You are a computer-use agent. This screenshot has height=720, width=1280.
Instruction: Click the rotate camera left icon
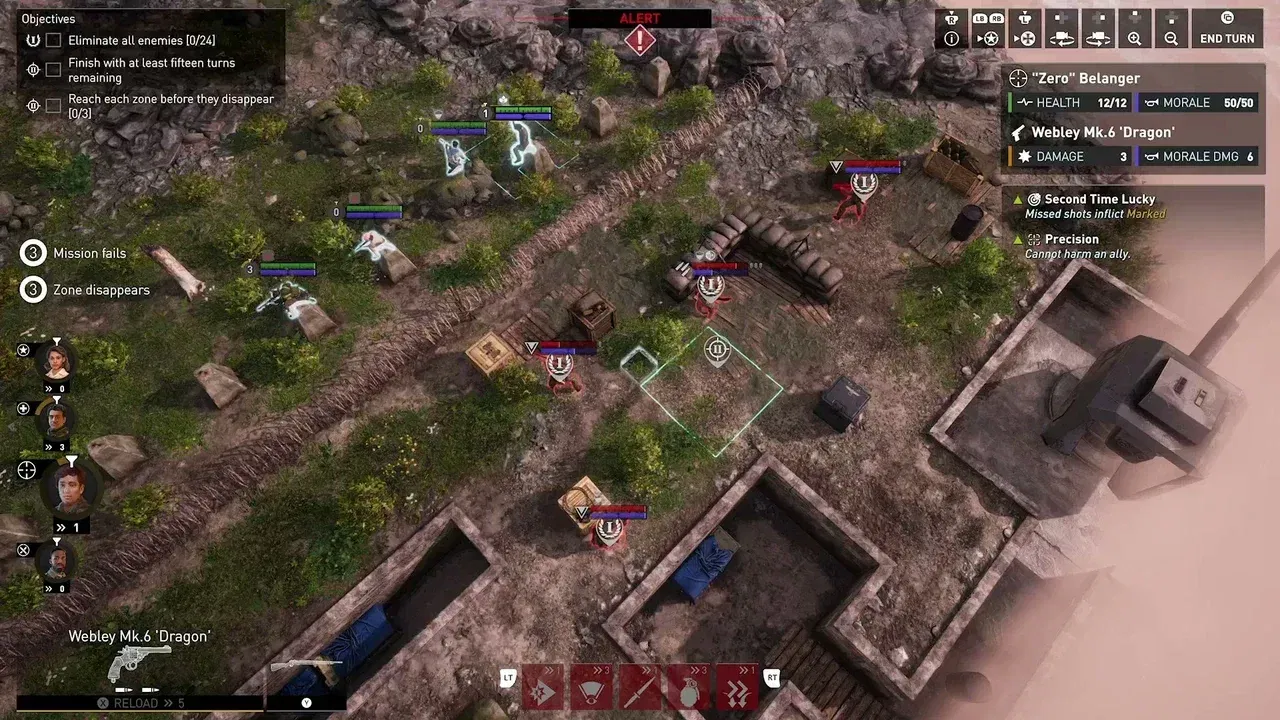(x=1061, y=39)
